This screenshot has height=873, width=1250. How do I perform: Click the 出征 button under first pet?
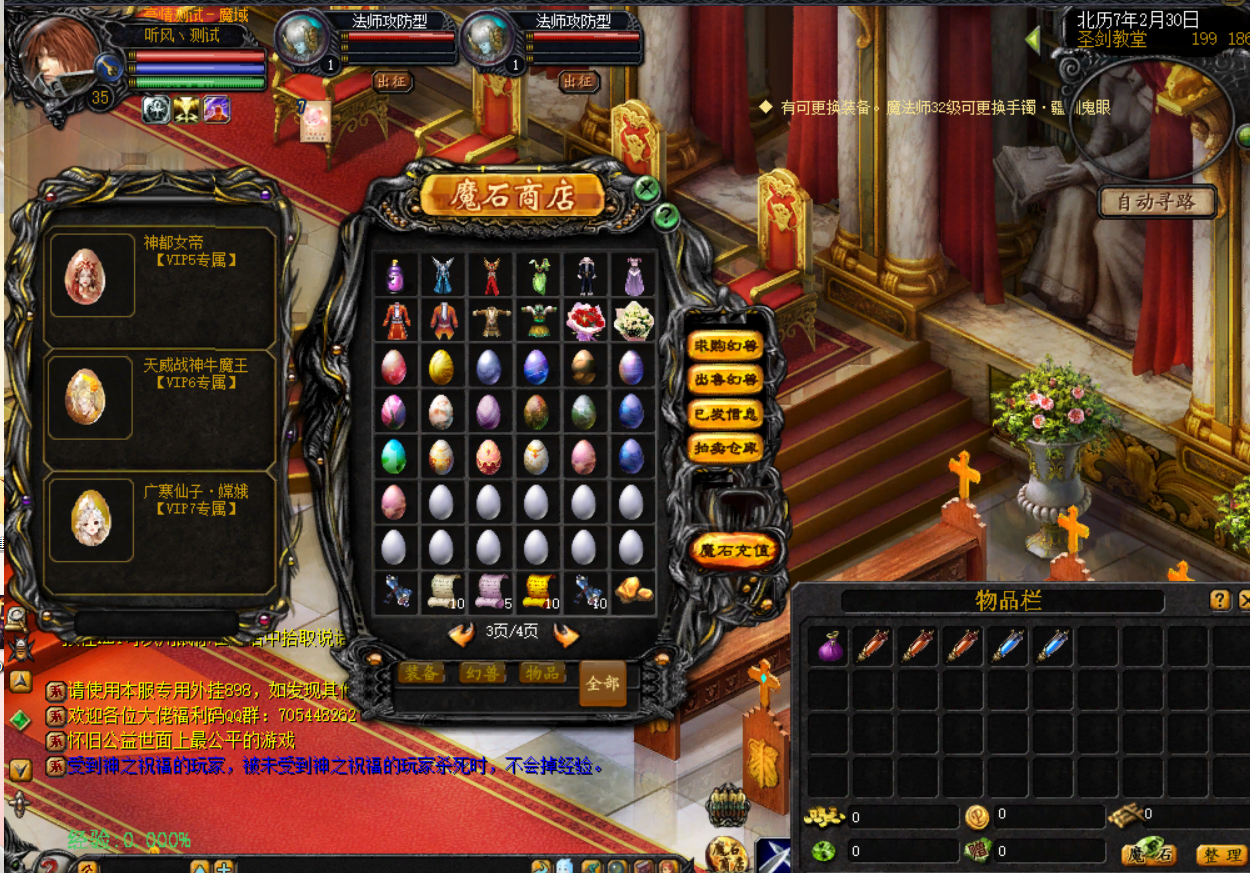click(392, 81)
